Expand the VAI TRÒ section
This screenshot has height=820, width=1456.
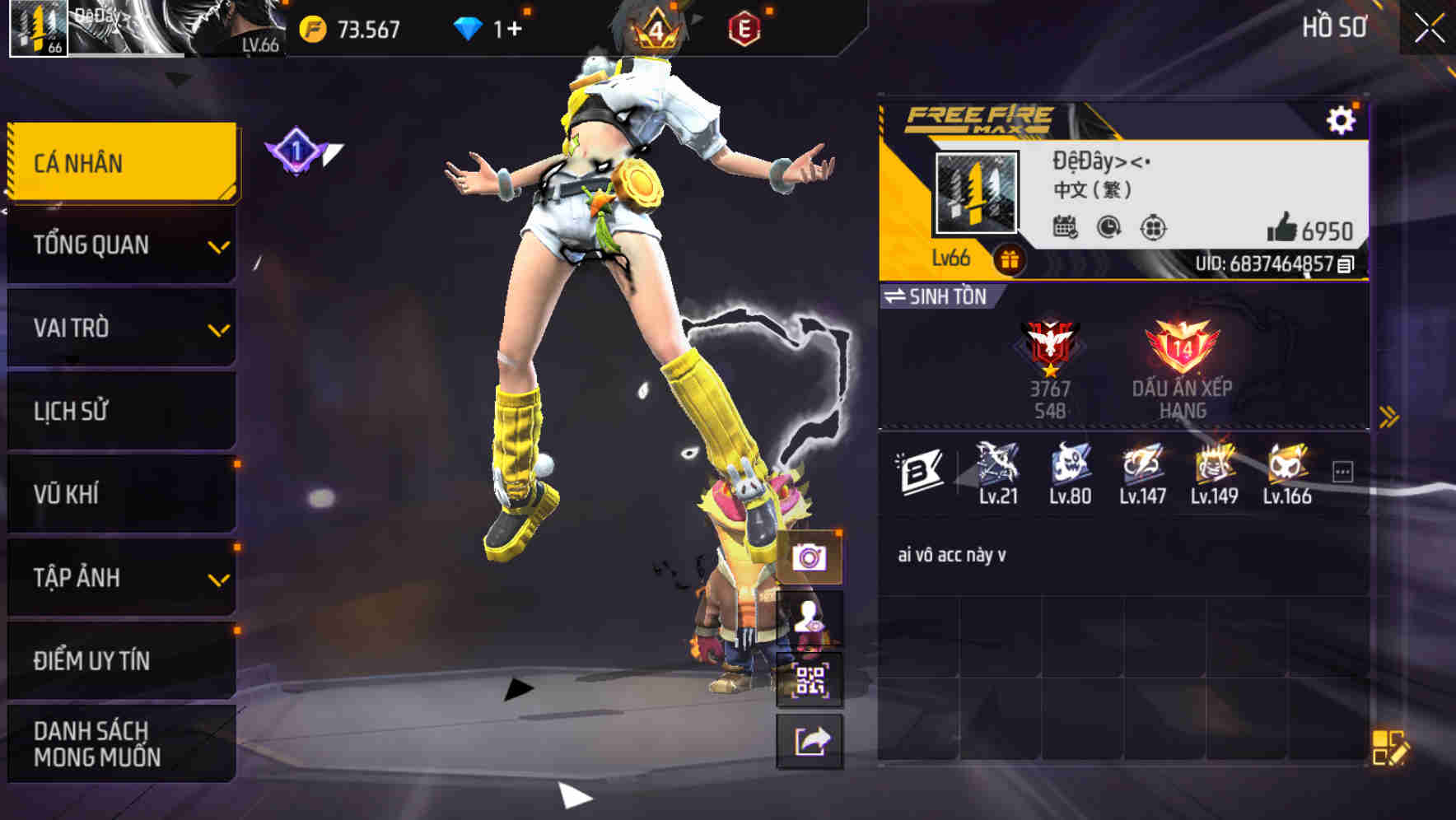[120, 328]
